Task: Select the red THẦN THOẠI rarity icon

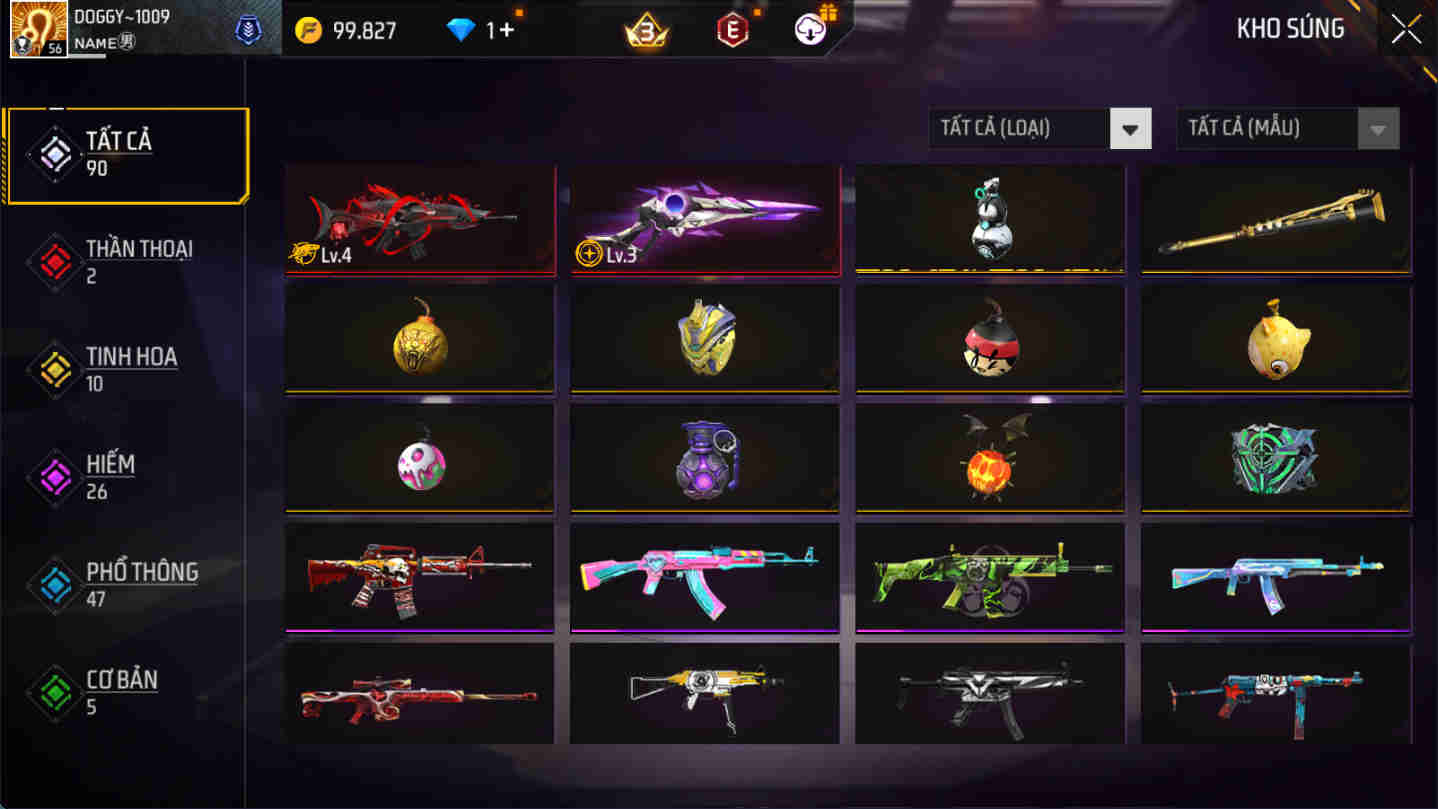Action: (x=57, y=260)
